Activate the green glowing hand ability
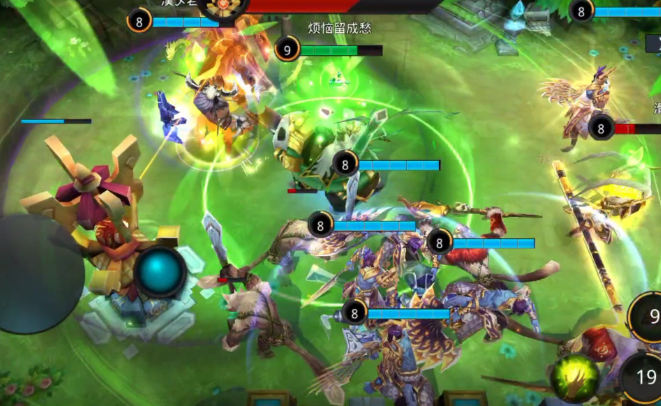Image resolution: width=661 pixels, height=406 pixels. pos(577,378)
